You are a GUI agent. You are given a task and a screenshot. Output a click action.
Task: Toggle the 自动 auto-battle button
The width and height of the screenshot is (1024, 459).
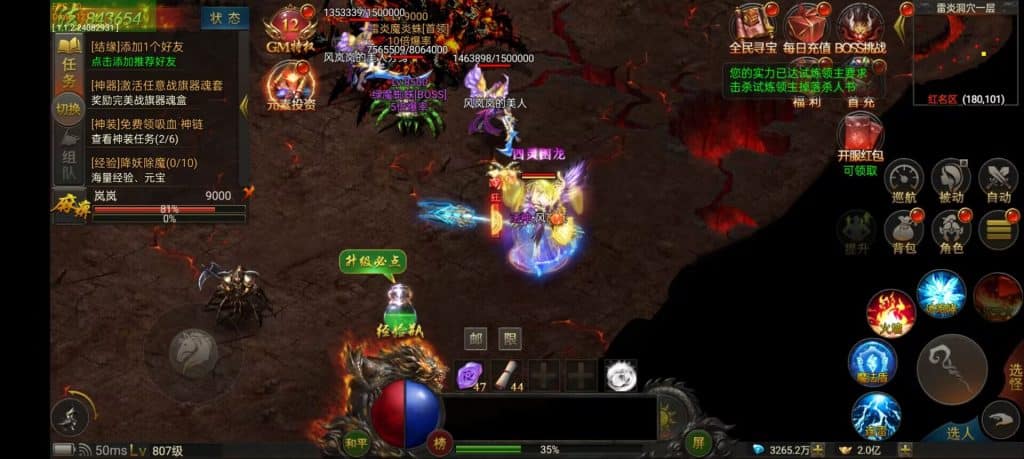point(997,182)
